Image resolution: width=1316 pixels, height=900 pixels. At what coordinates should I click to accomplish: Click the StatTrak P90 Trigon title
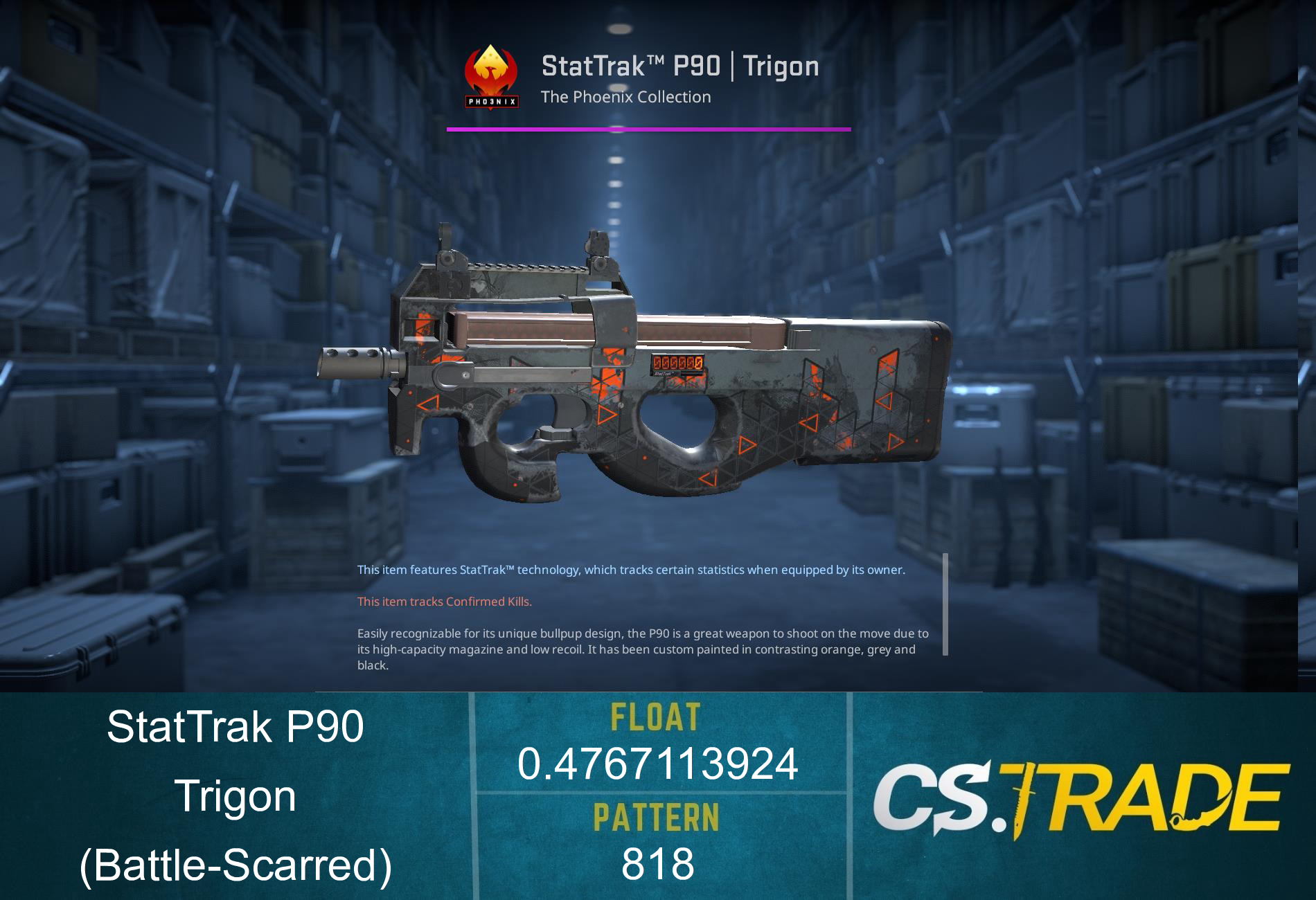[x=679, y=67]
